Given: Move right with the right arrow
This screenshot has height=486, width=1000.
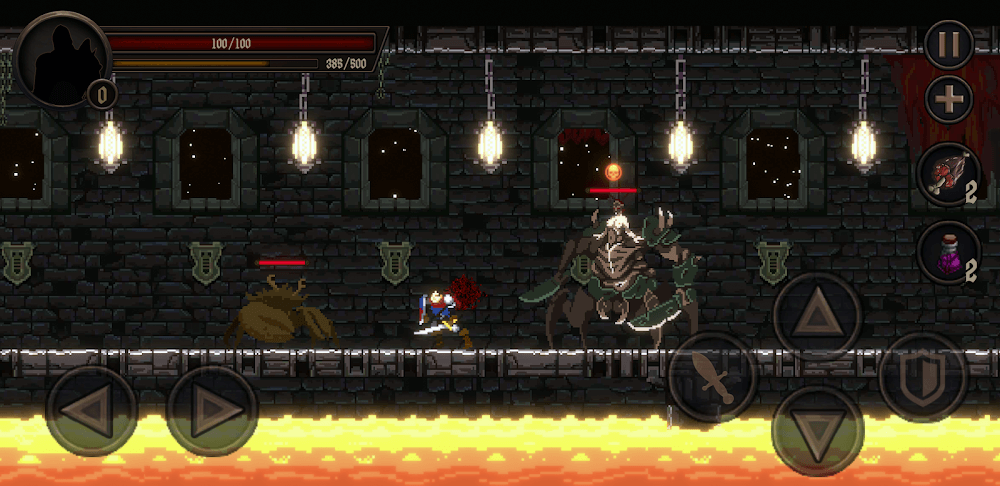Looking at the screenshot, I should coord(212,411).
